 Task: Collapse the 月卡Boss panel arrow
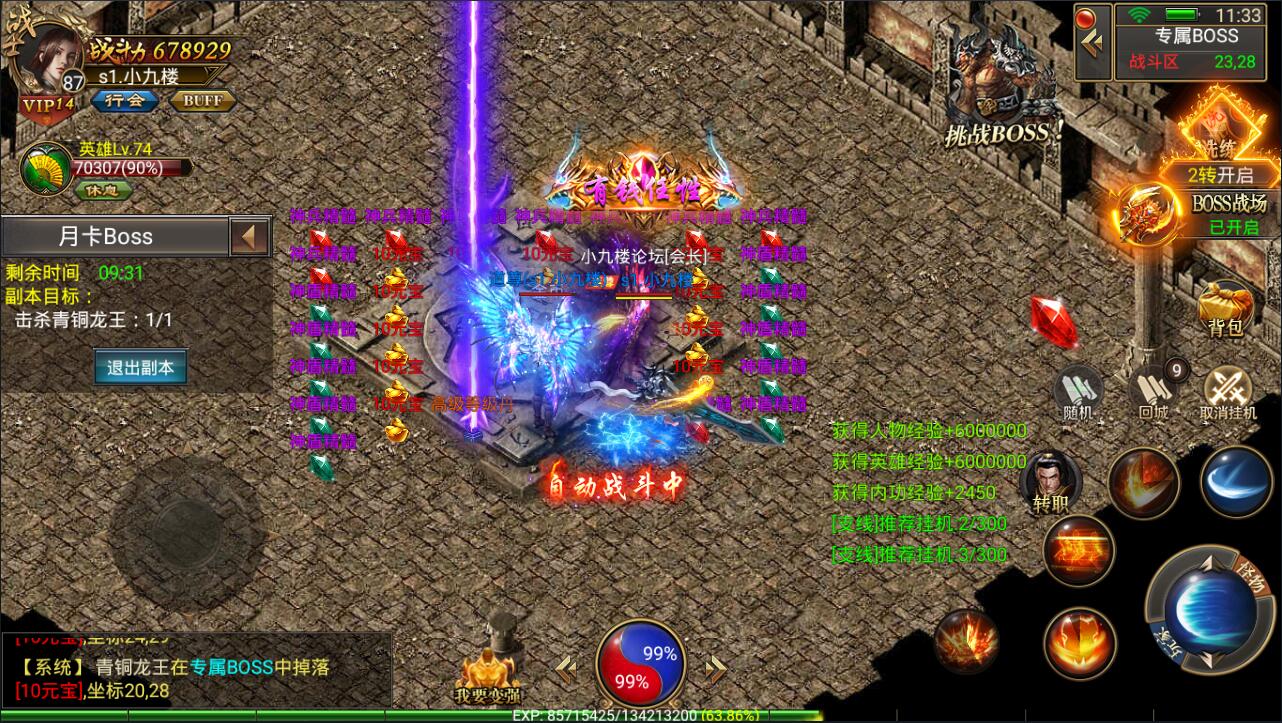pos(250,236)
